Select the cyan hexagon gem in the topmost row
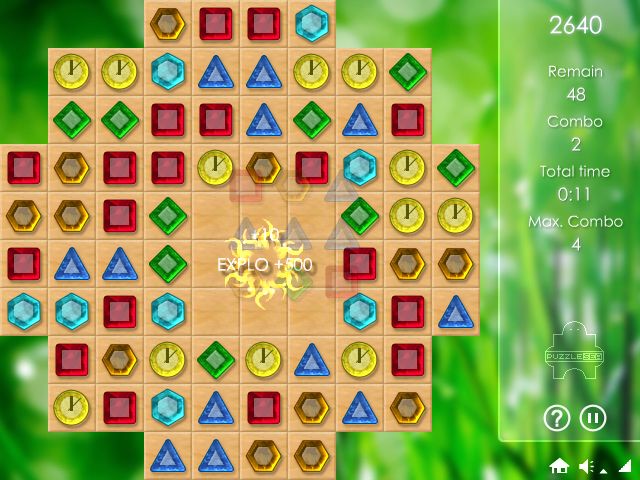 coord(312,23)
